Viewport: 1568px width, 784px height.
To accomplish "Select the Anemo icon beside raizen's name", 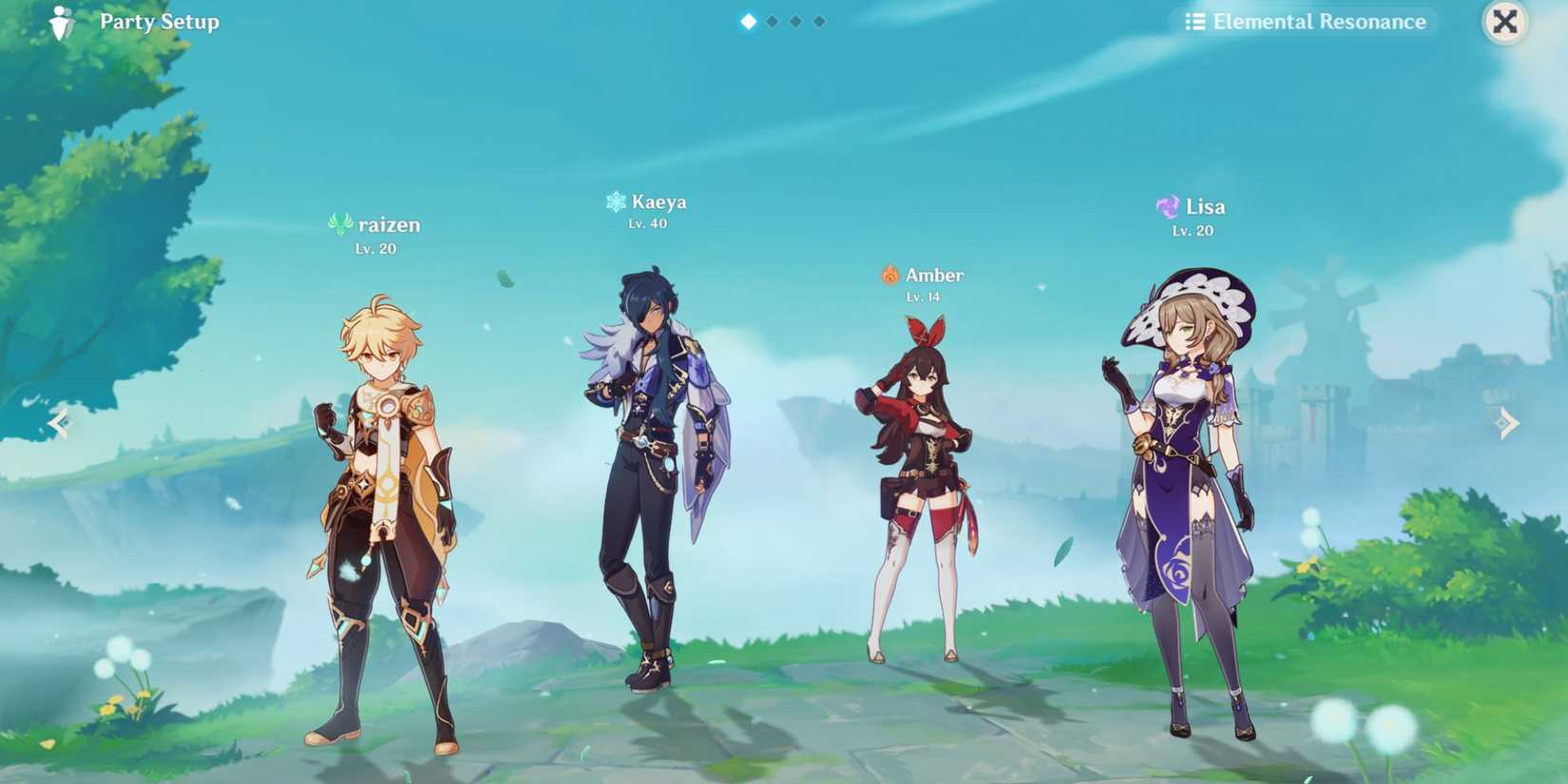I will coord(339,221).
